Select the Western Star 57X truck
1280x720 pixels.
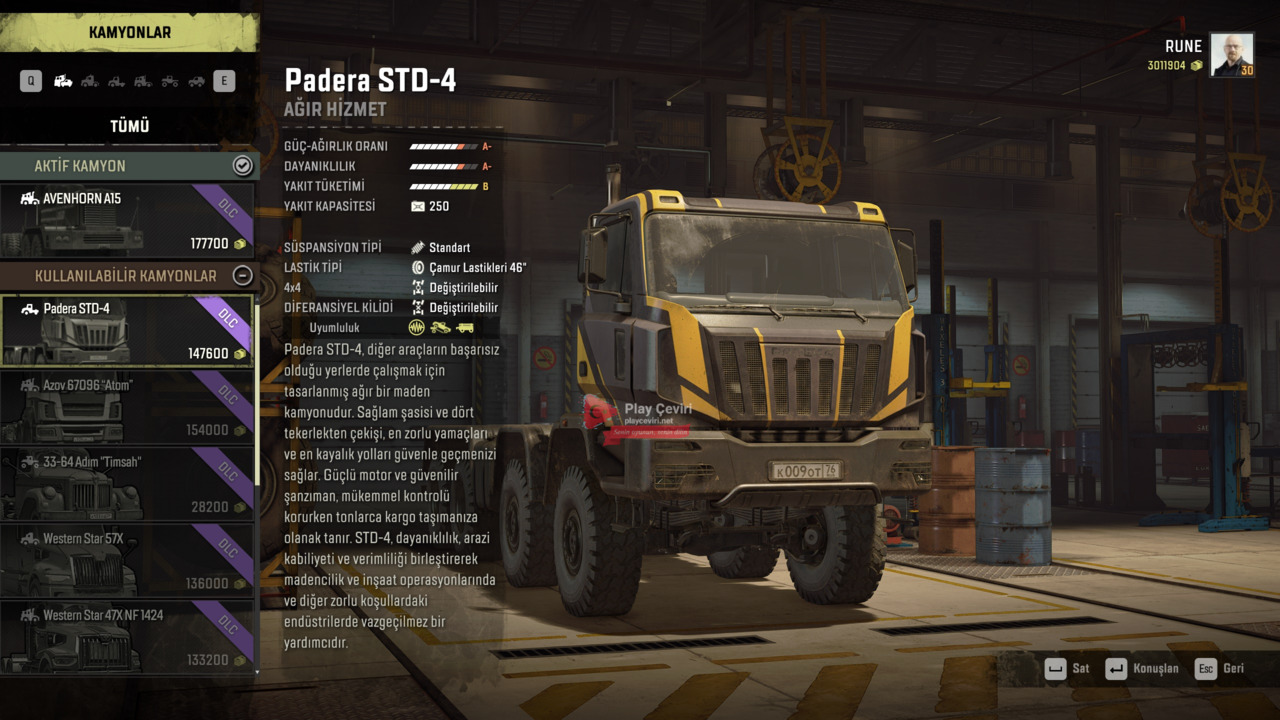pos(127,560)
